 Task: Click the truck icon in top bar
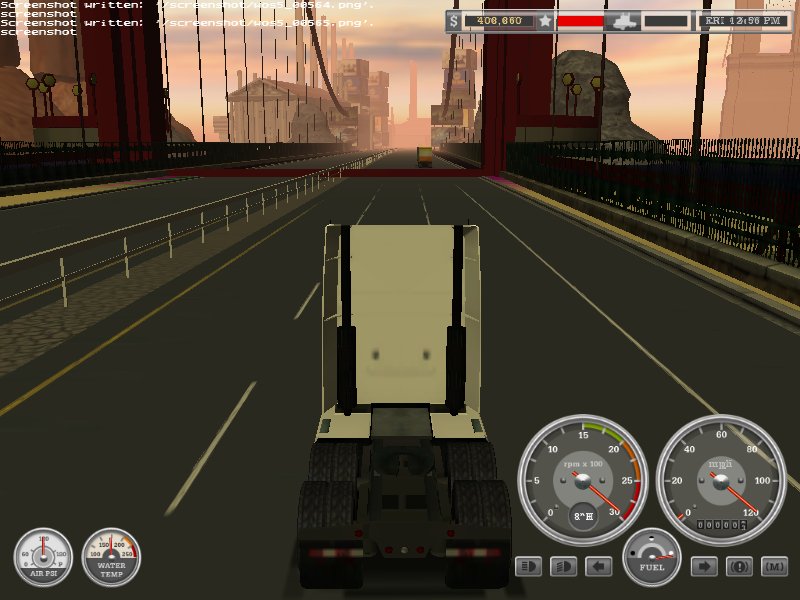(623, 20)
